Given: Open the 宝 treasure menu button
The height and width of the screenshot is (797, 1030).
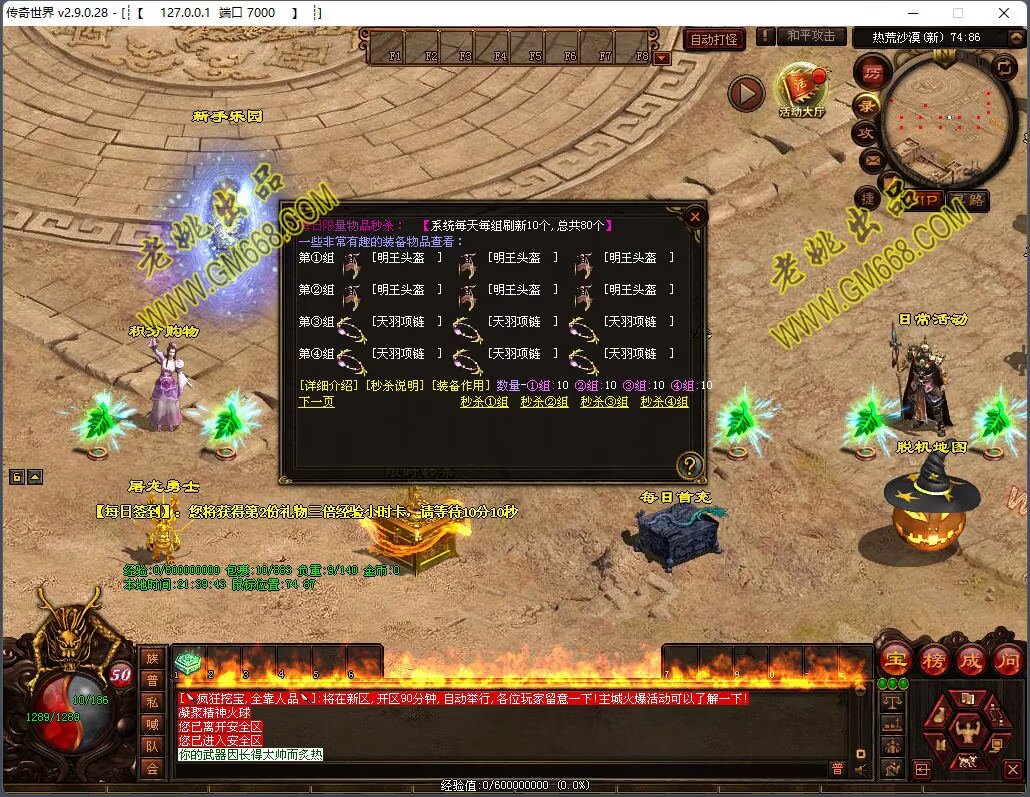Looking at the screenshot, I should click(894, 660).
